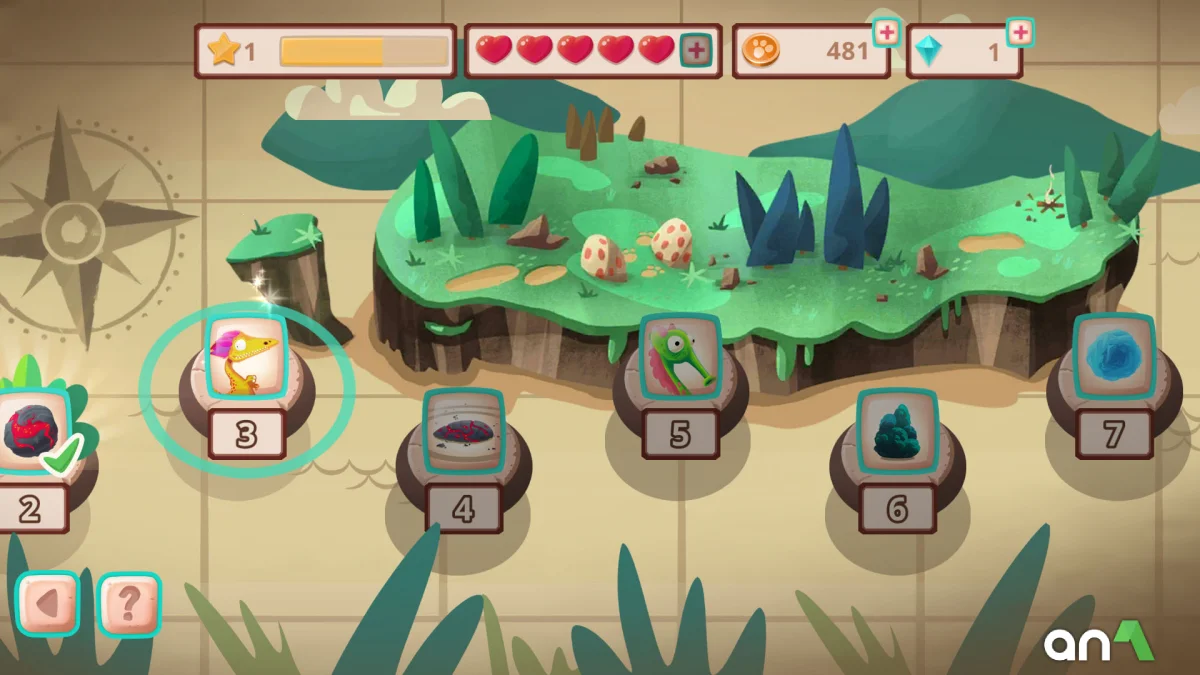Open help with the question mark button
Image resolution: width=1200 pixels, height=675 pixels.
click(130, 603)
